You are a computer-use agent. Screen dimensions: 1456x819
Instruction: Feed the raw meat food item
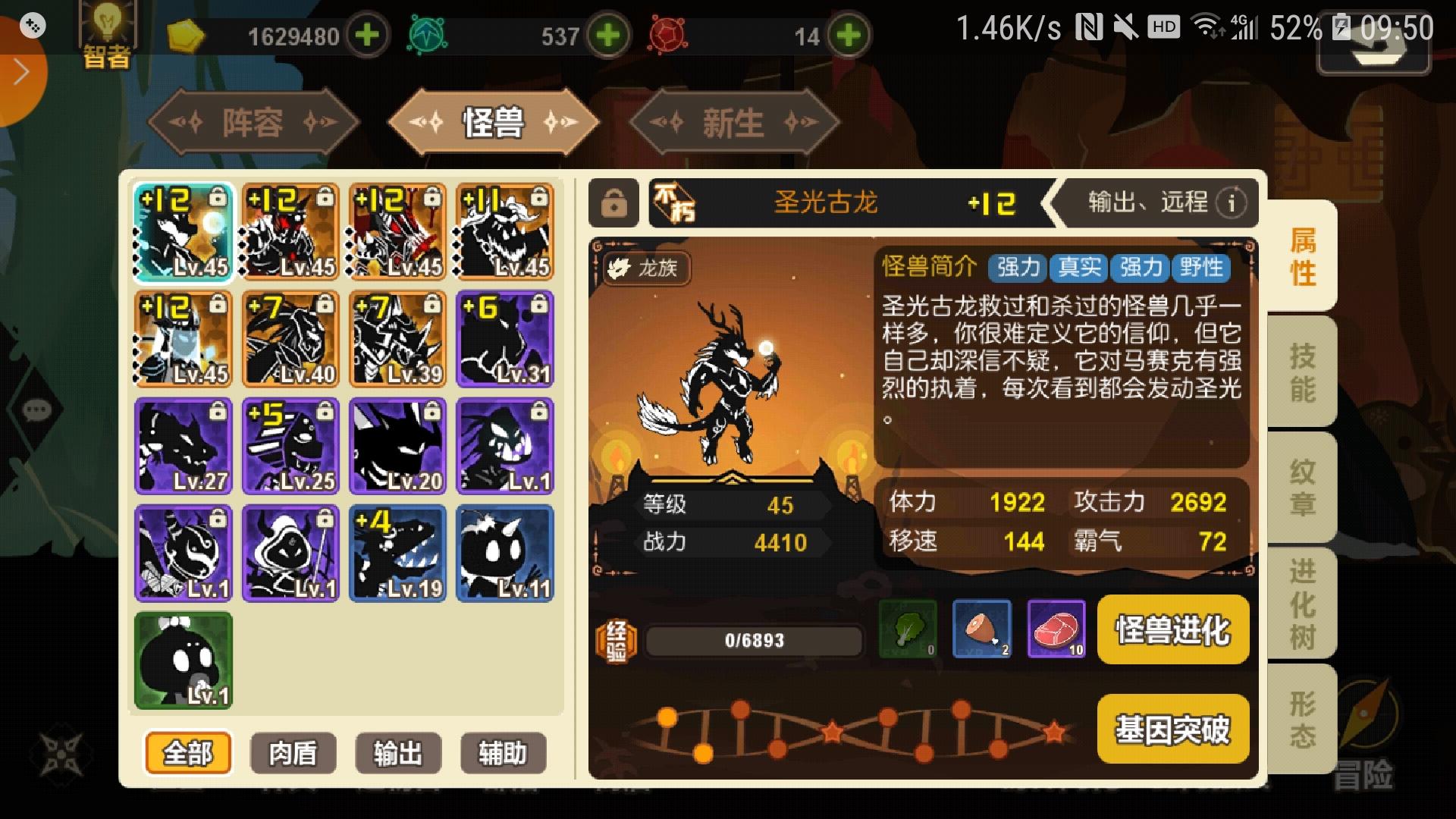click(1056, 630)
